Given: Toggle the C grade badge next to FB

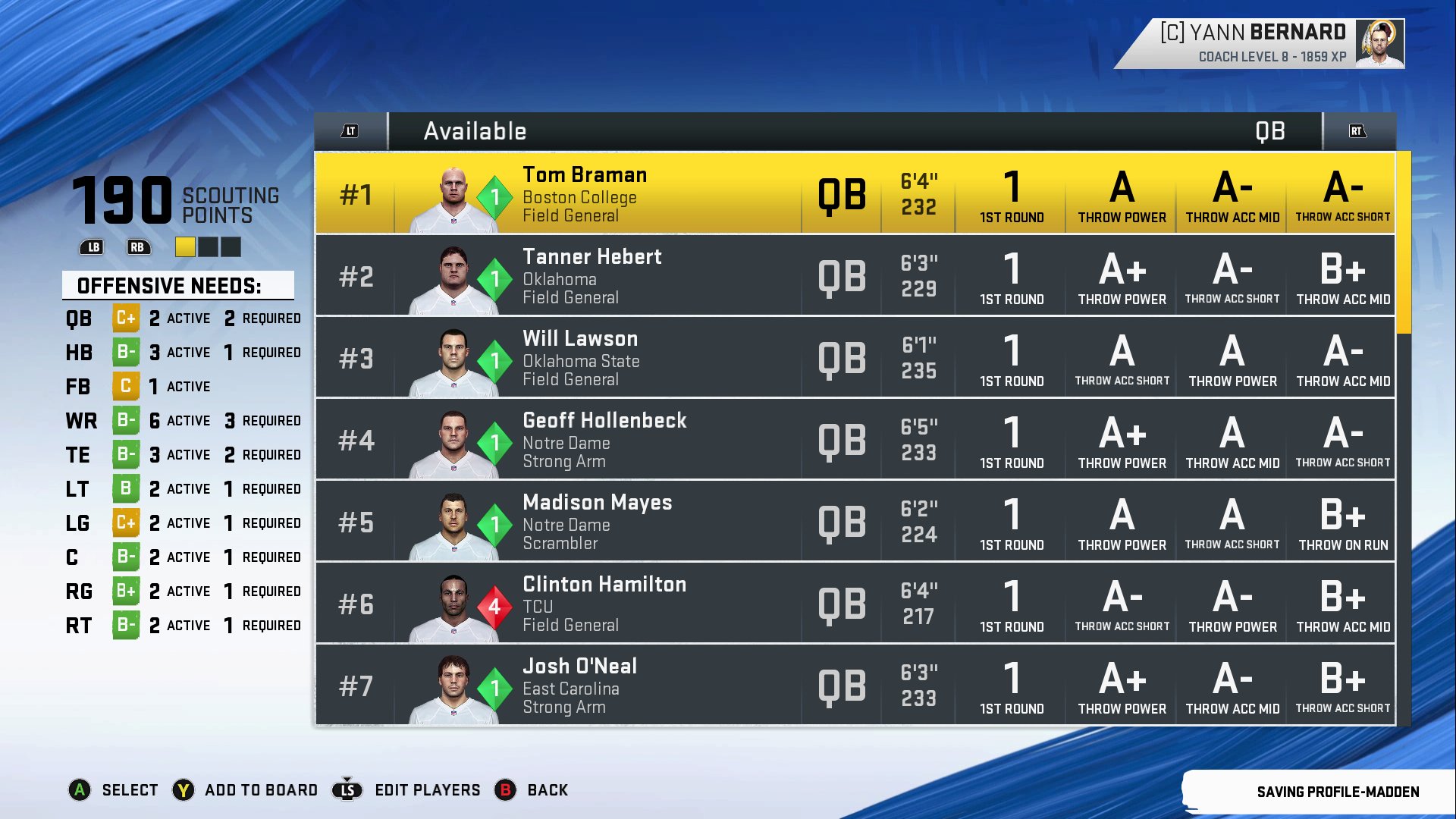Looking at the screenshot, I should (x=126, y=386).
